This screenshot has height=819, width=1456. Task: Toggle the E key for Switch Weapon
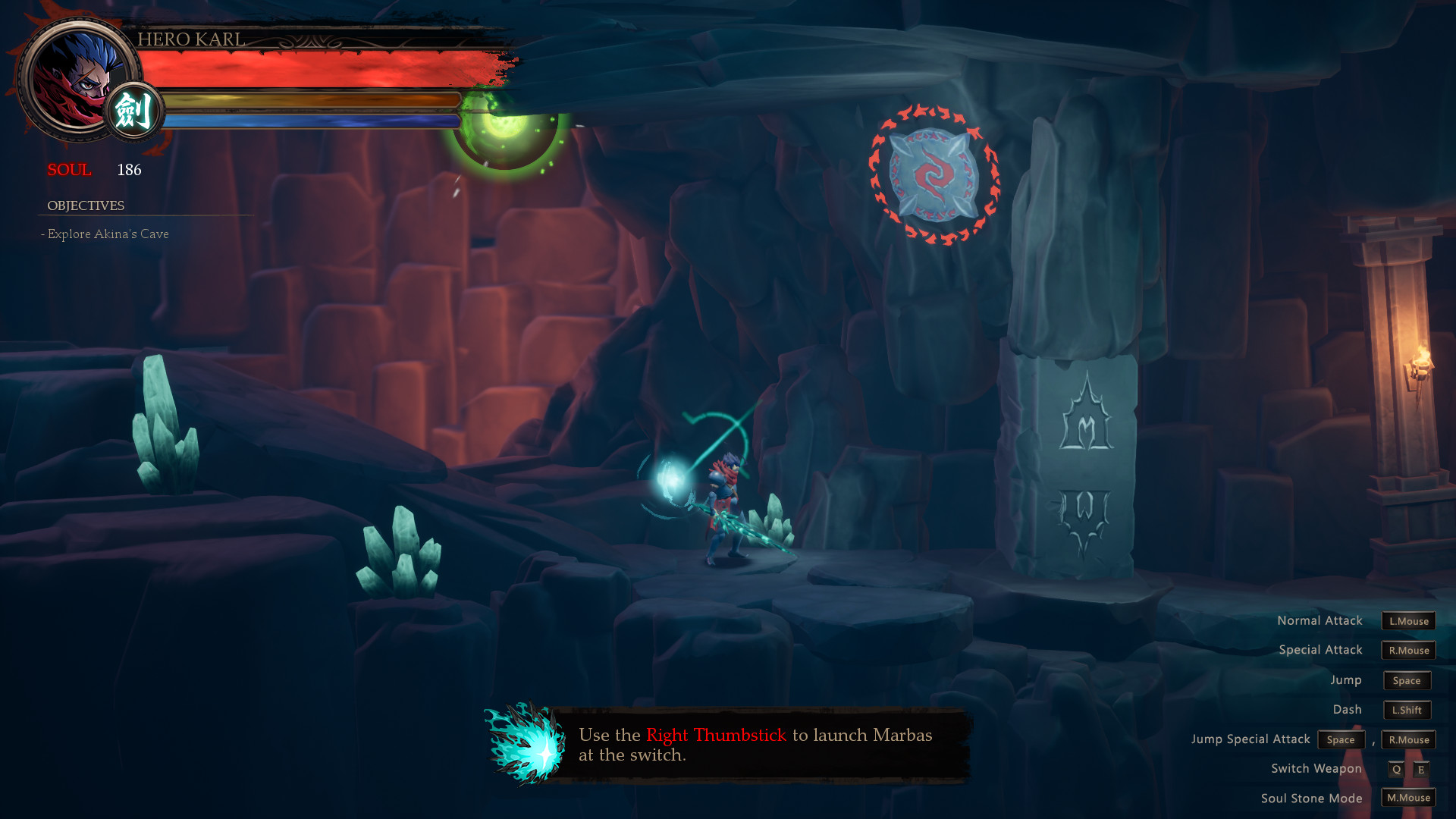point(1419,768)
